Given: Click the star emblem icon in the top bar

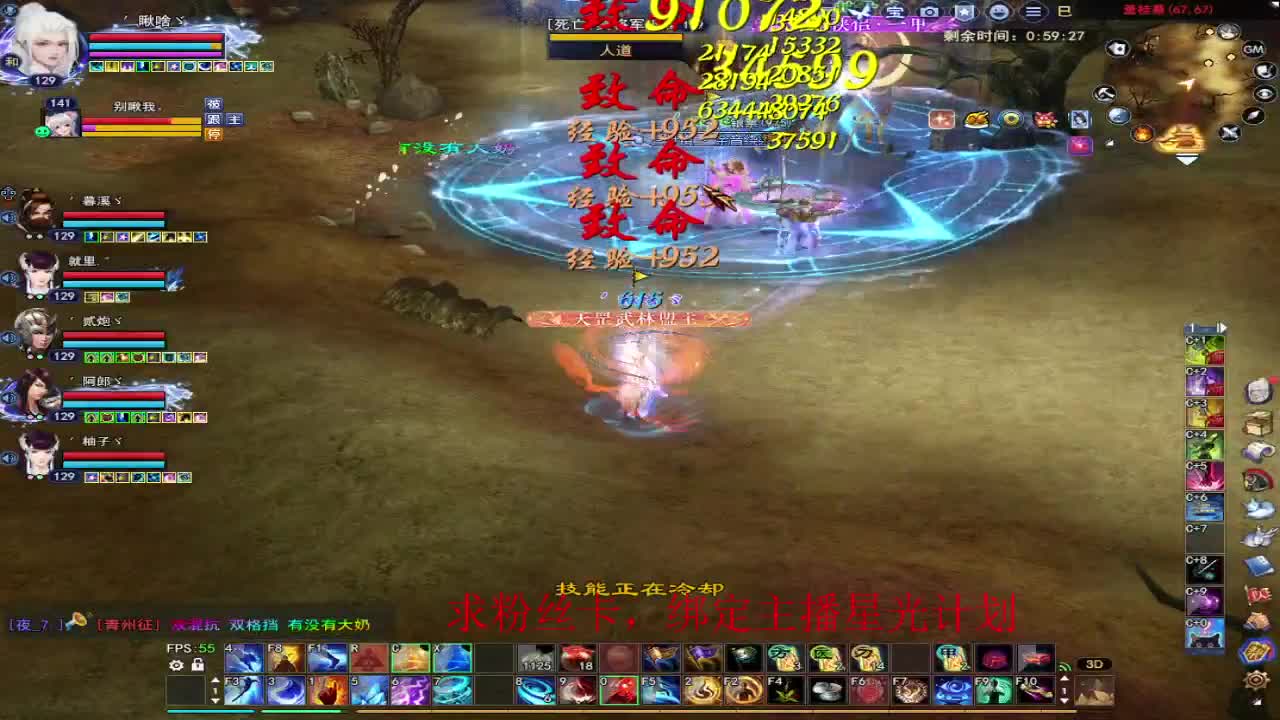Looking at the screenshot, I should (x=964, y=11).
